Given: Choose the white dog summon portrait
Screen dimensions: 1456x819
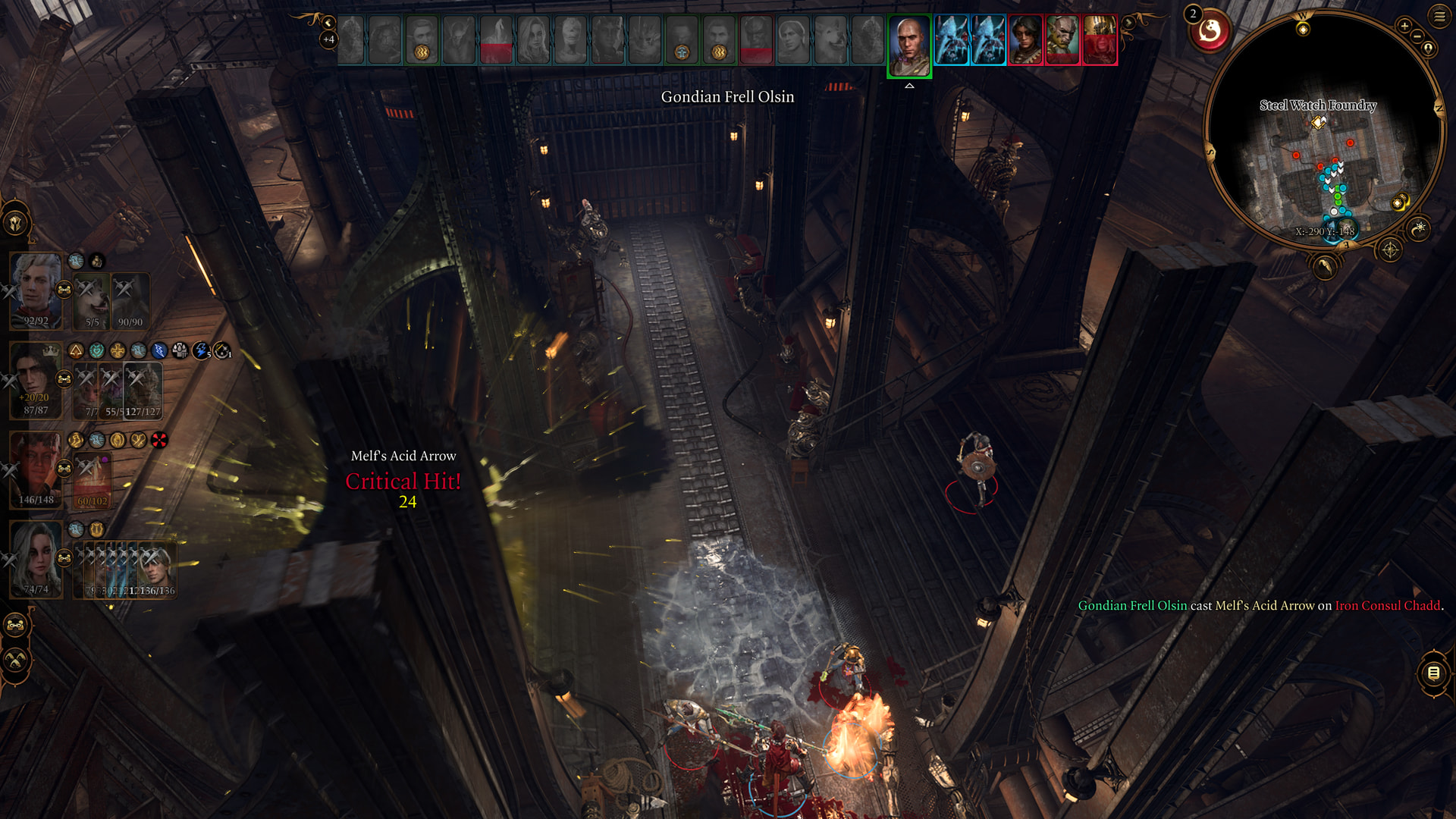Looking at the screenshot, I should point(93,301).
